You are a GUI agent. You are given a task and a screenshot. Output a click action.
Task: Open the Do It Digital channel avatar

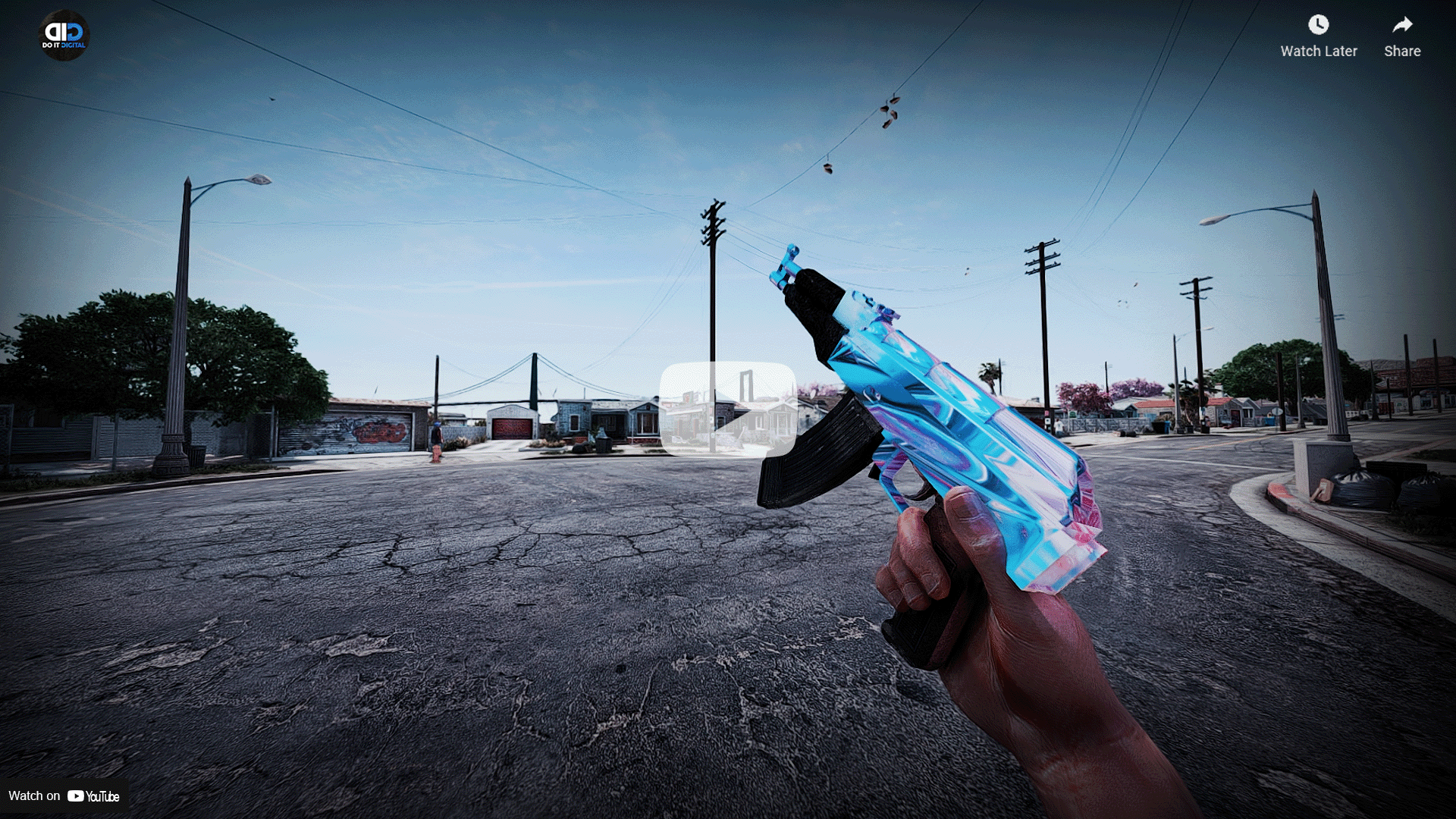(64, 34)
